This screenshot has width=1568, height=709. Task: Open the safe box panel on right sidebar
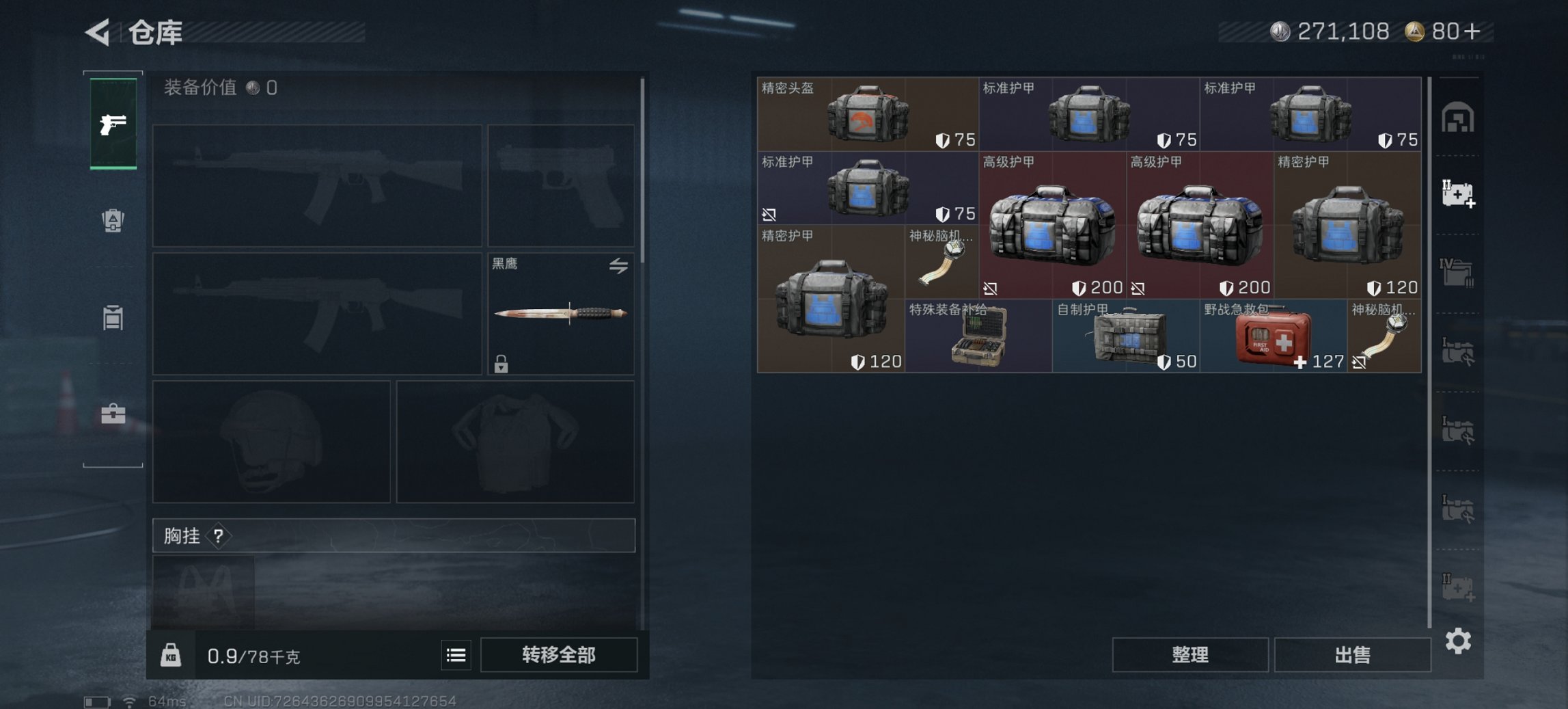(x=1459, y=118)
